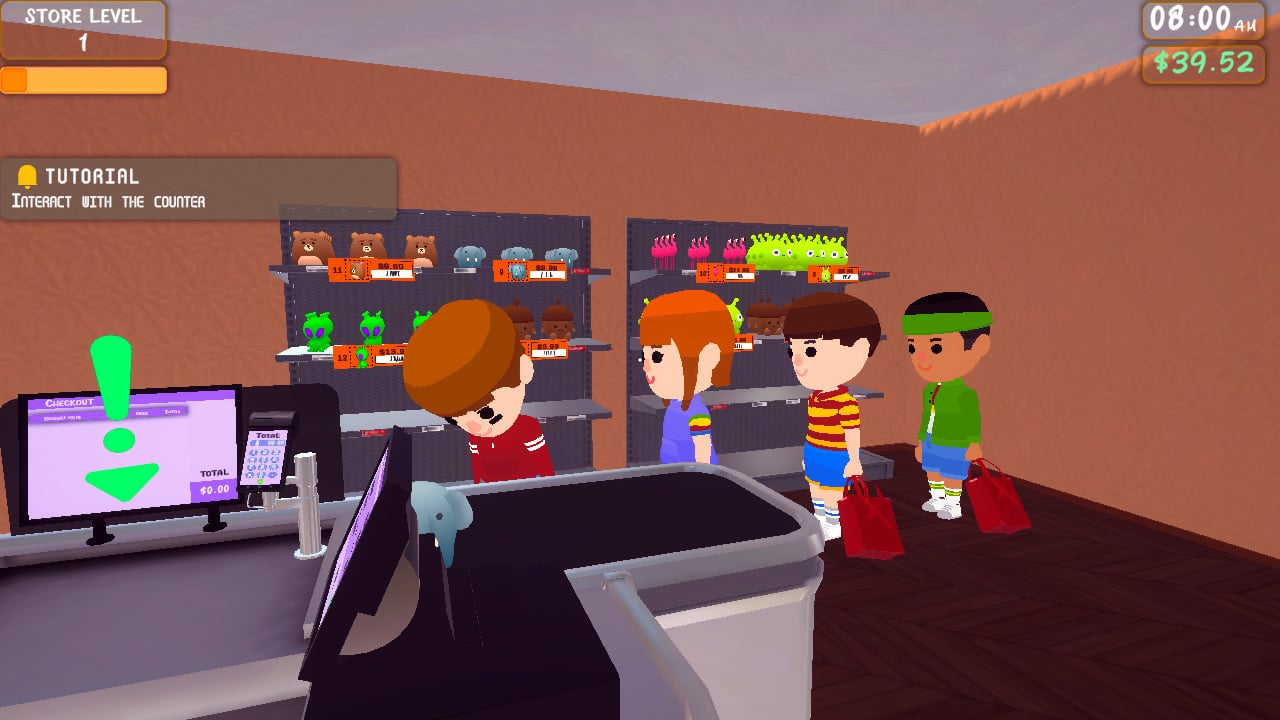Click a pink flamingo plush on the shelf
1280x720 pixels.
click(665, 250)
